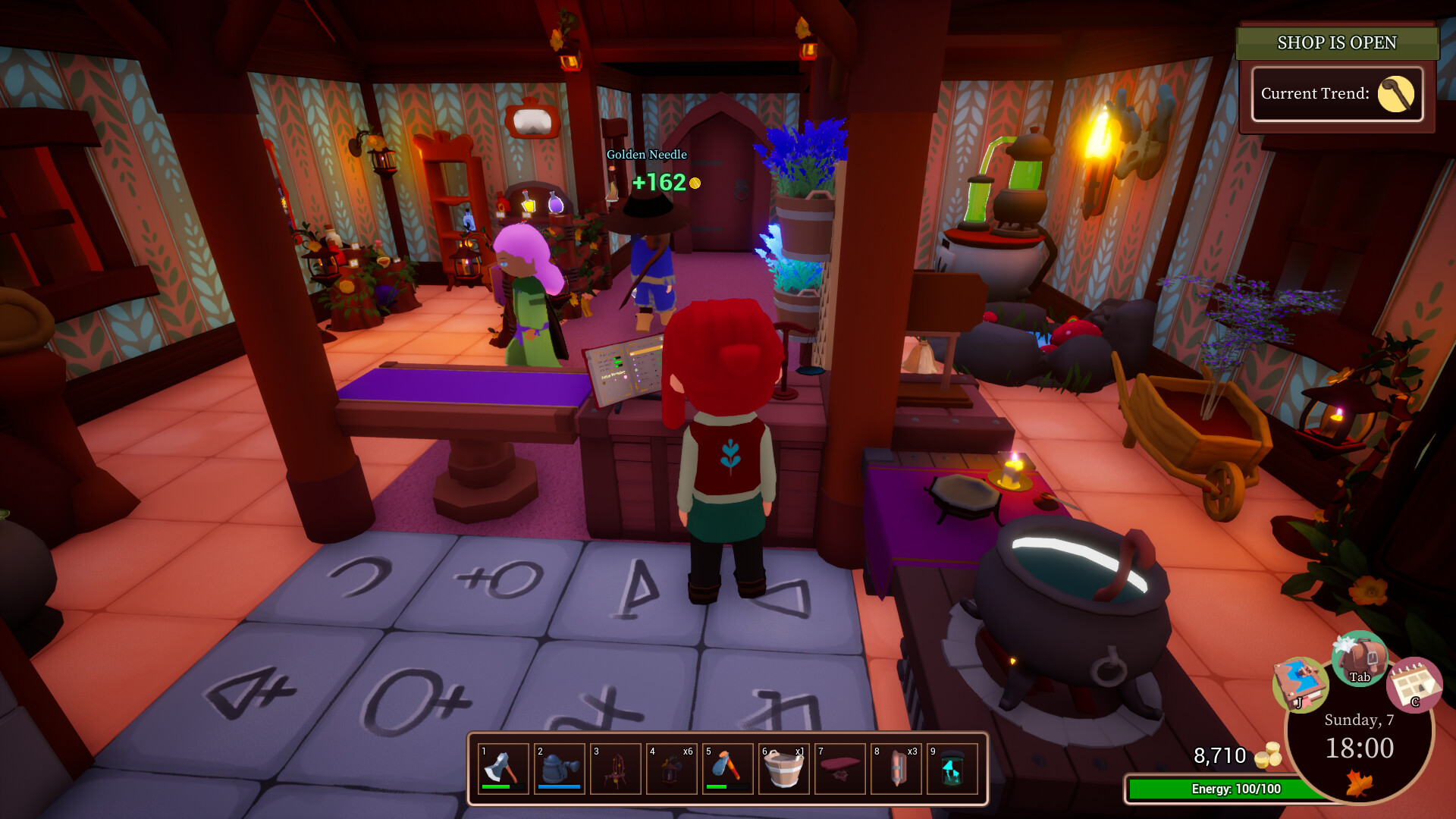The width and height of the screenshot is (1456, 819).
Task: Select the watering can in hotbar slot 2
Action: [x=560, y=768]
